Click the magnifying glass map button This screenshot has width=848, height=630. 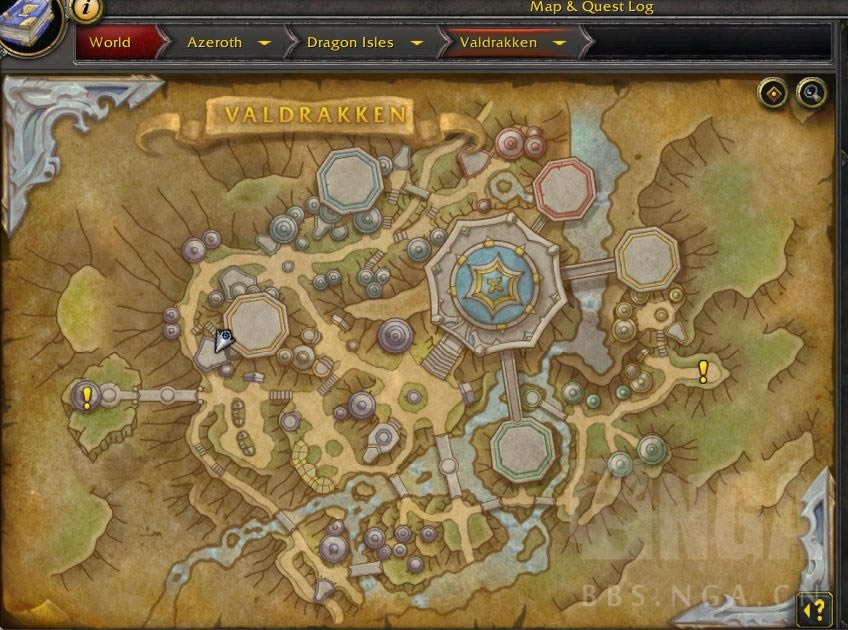(x=811, y=93)
